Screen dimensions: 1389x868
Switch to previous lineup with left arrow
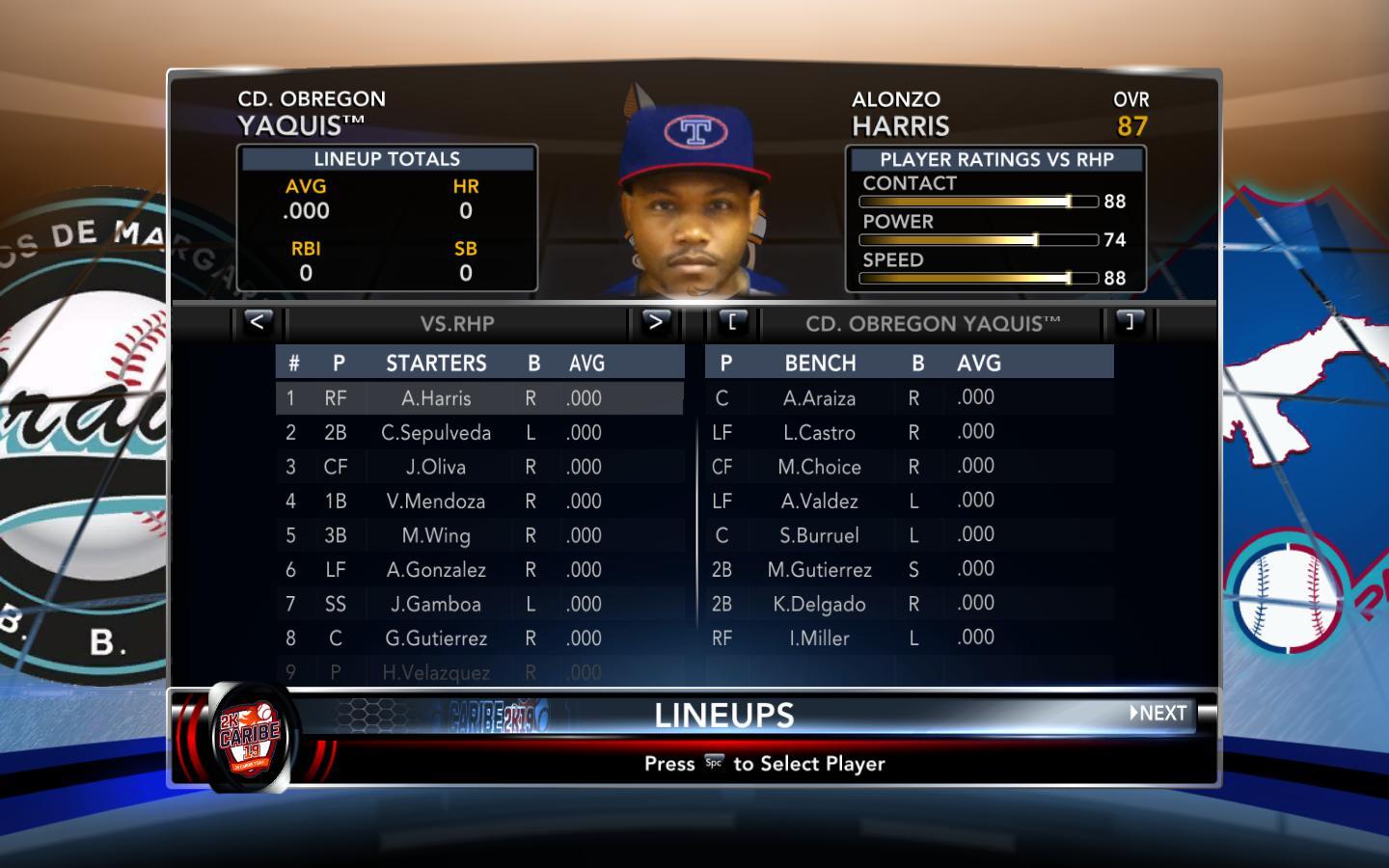point(257,322)
